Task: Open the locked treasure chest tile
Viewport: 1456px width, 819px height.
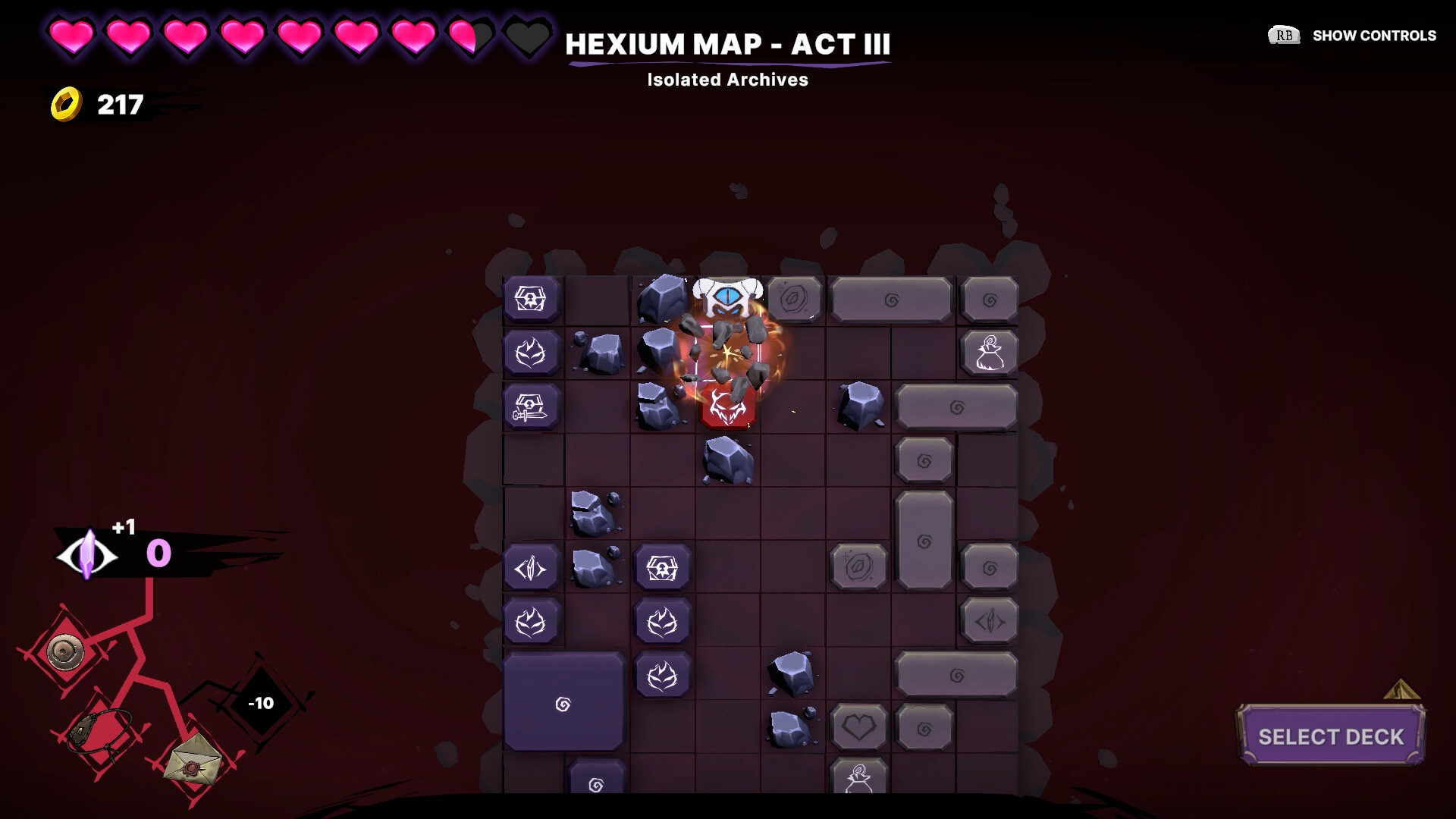Action: (531, 298)
